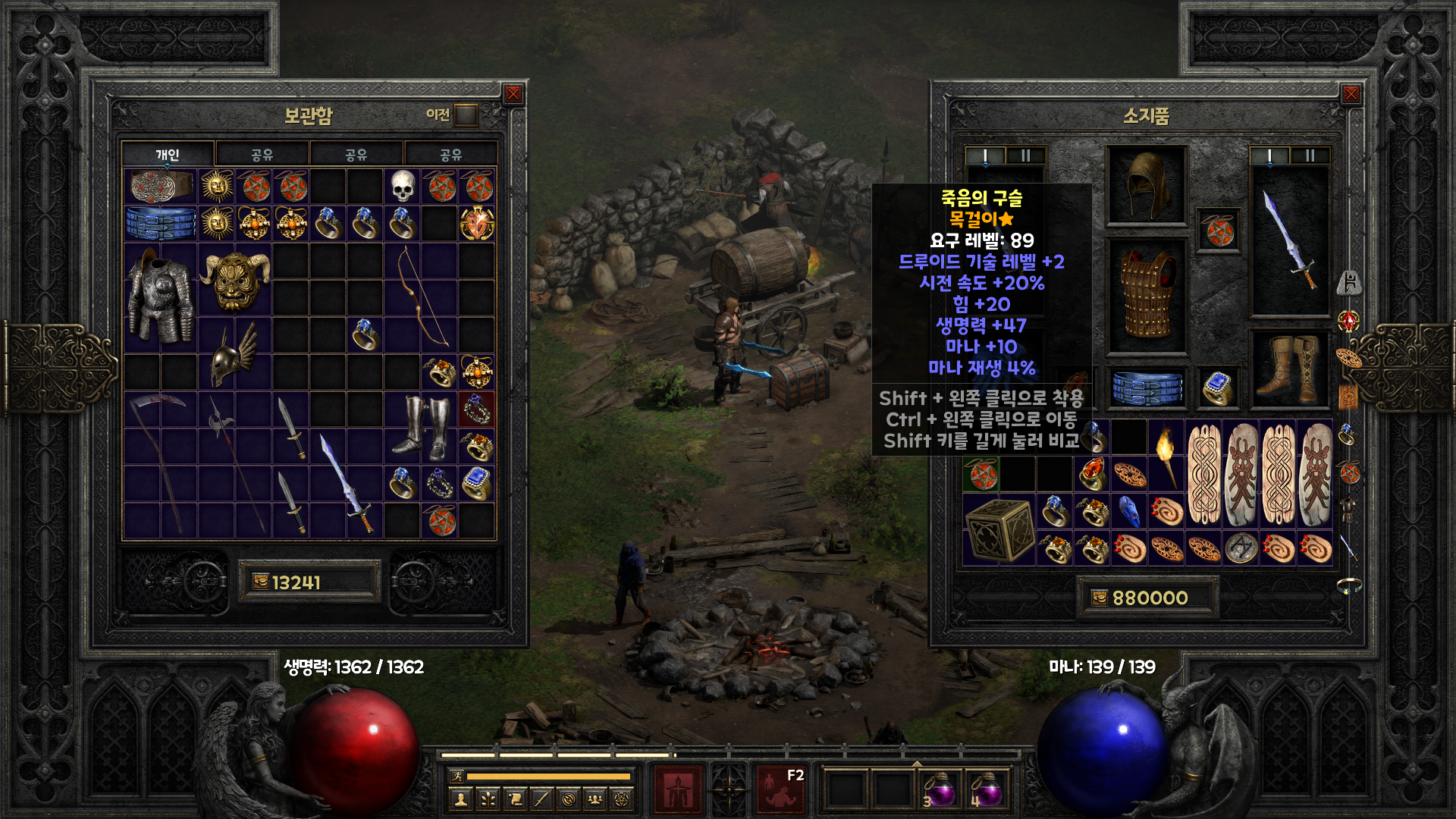1456x819 pixels.
Task: Open the F2 right-click skill selector
Action: (780, 790)
